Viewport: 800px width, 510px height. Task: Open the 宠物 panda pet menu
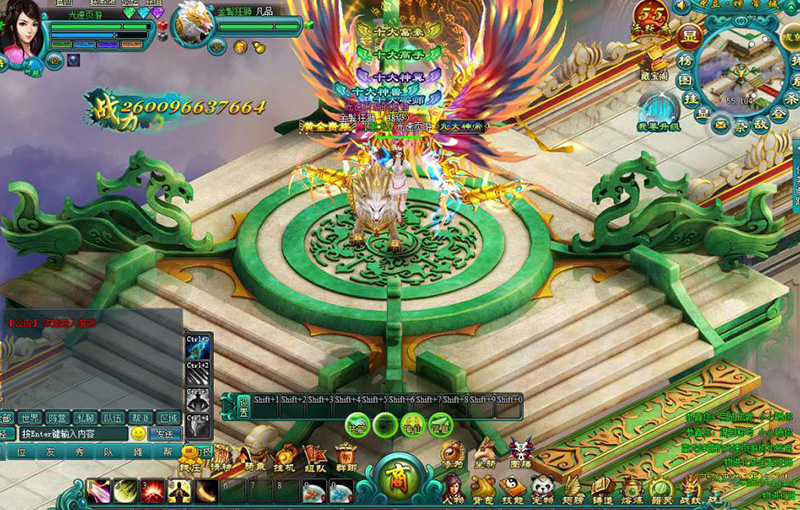(x=541, y=489)
